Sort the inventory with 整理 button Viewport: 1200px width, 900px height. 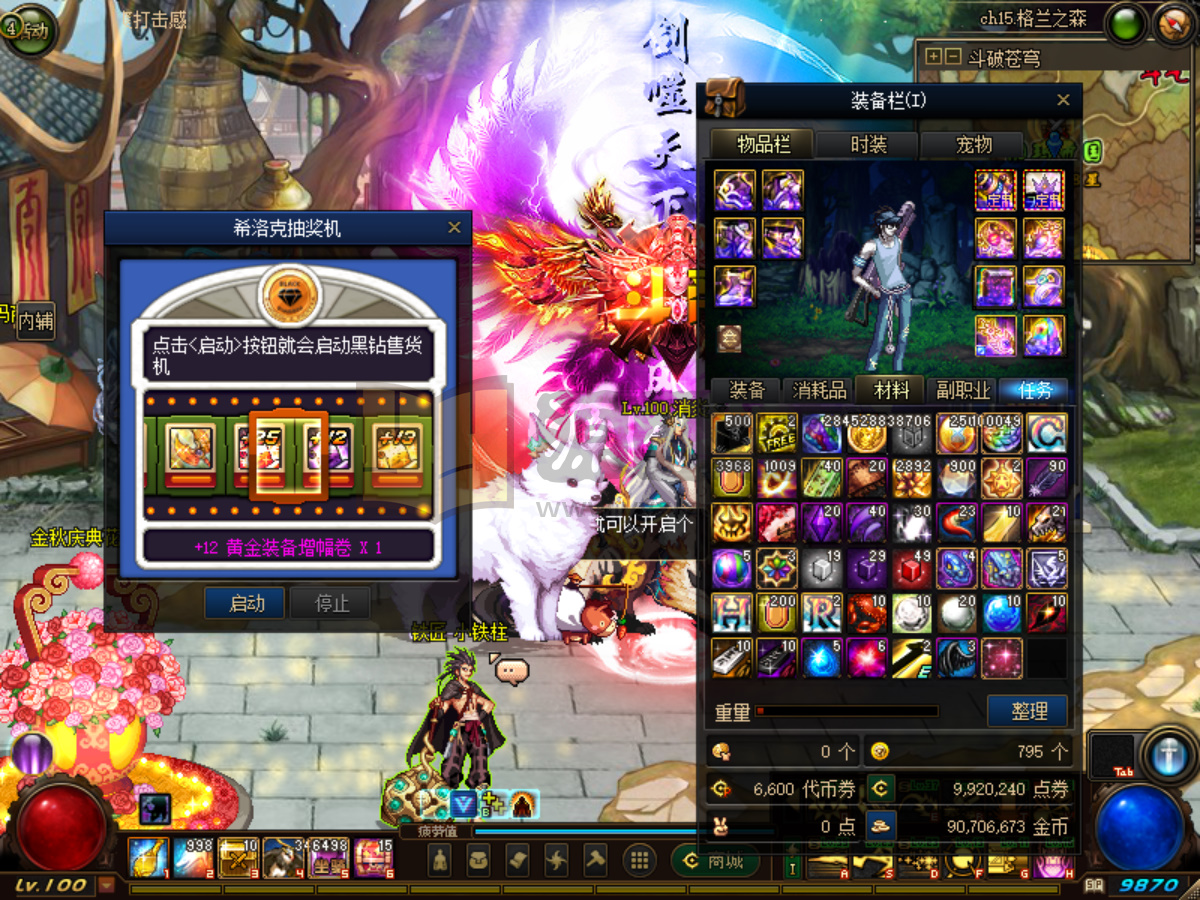[1028, 711]
